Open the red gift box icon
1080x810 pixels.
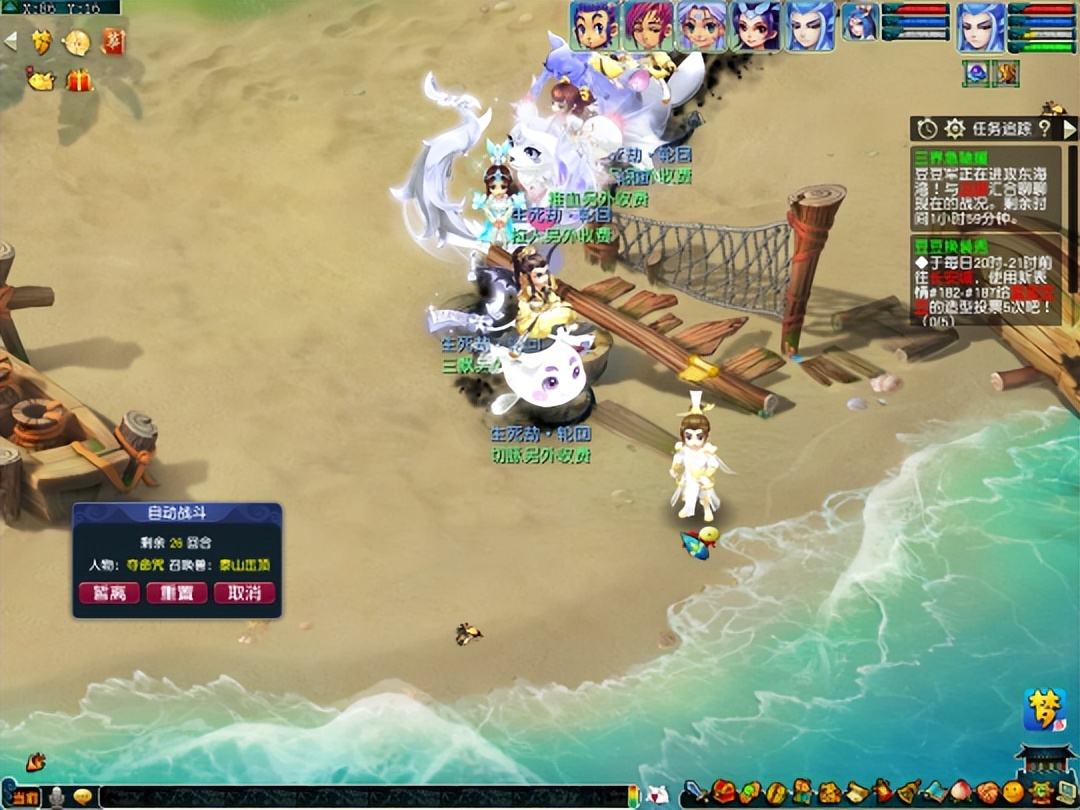click(x=79, y=80)
